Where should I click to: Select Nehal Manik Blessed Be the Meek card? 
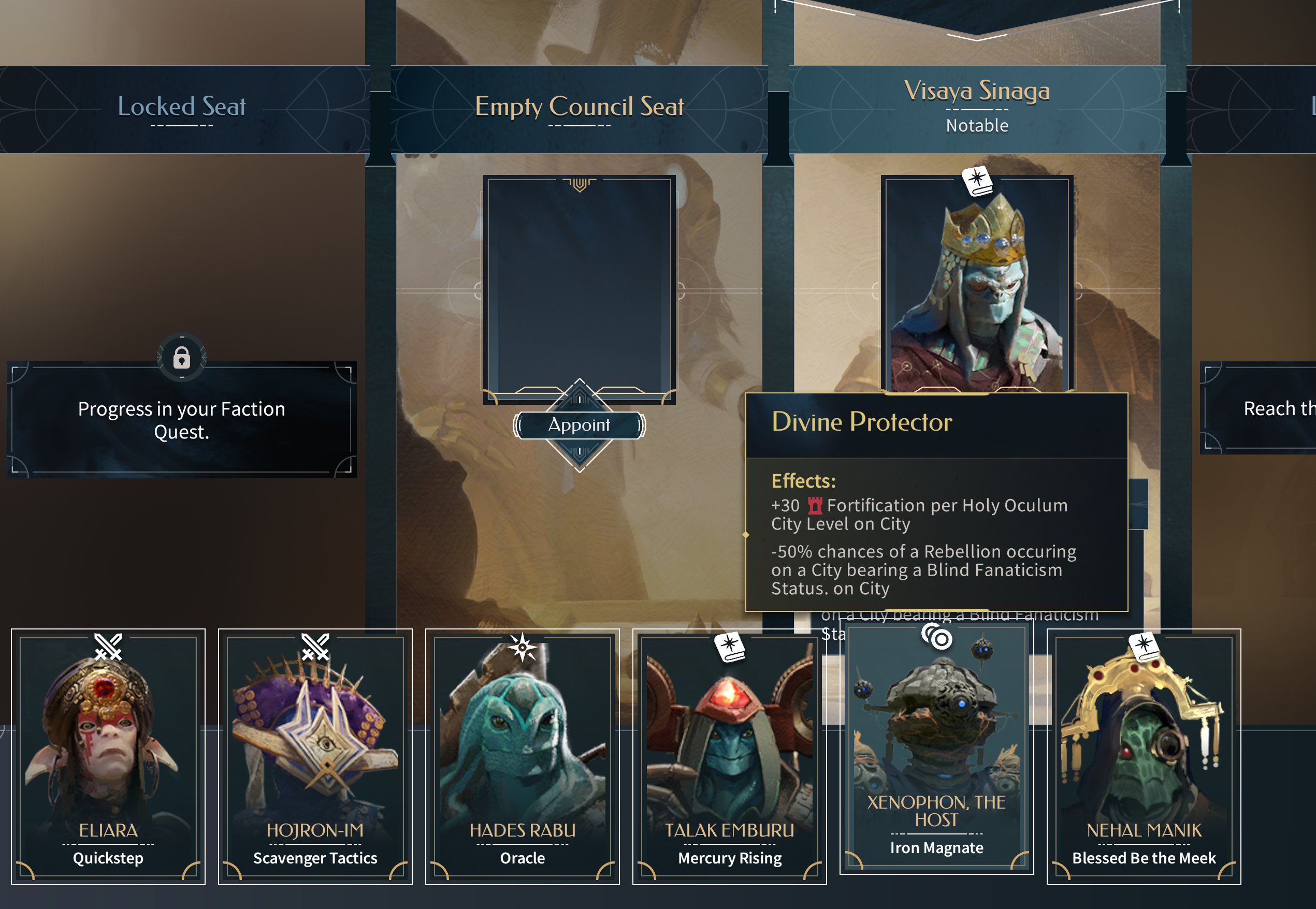coord(1144,756)
